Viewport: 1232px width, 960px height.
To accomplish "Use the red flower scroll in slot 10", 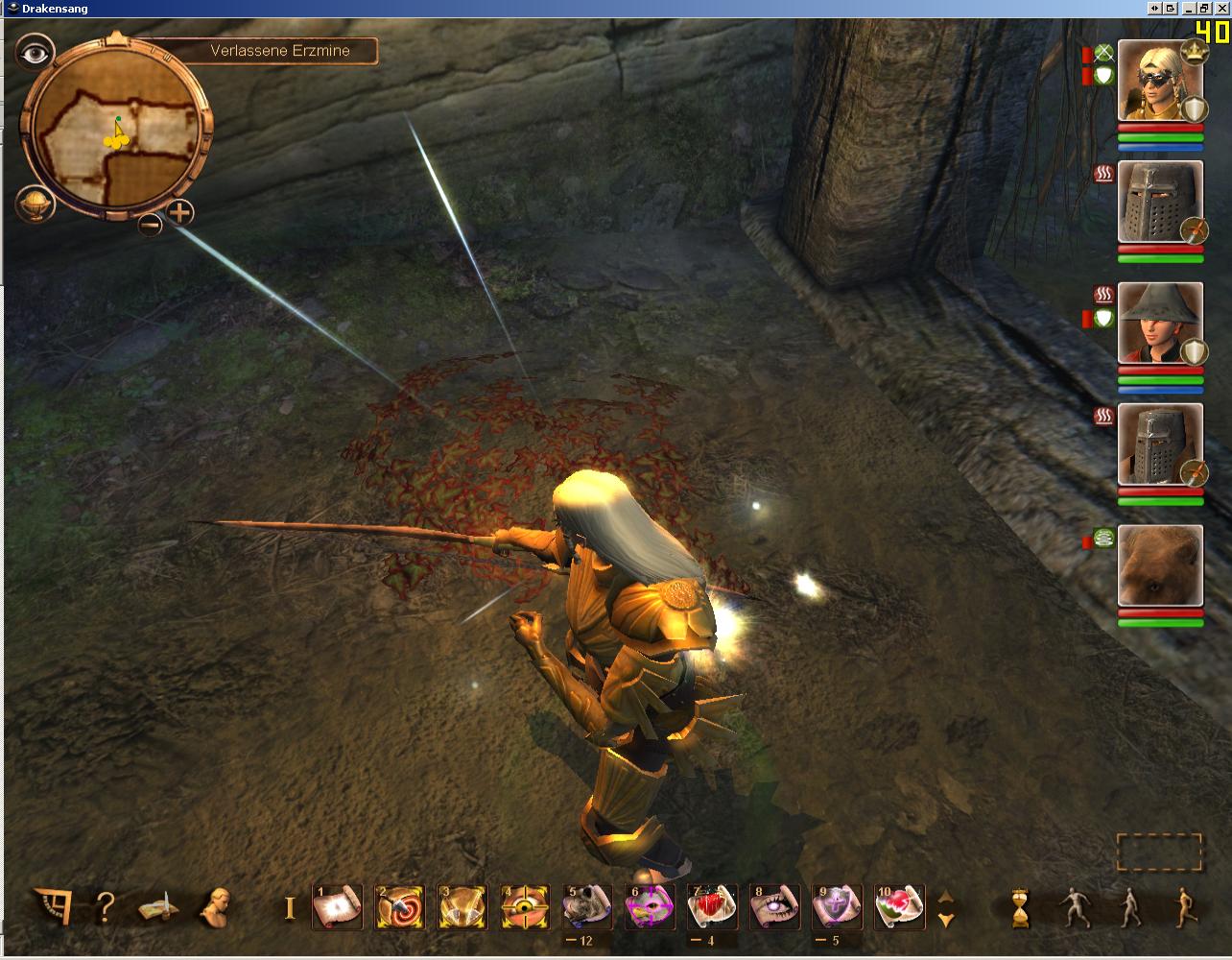I will (x=899, y=906).
